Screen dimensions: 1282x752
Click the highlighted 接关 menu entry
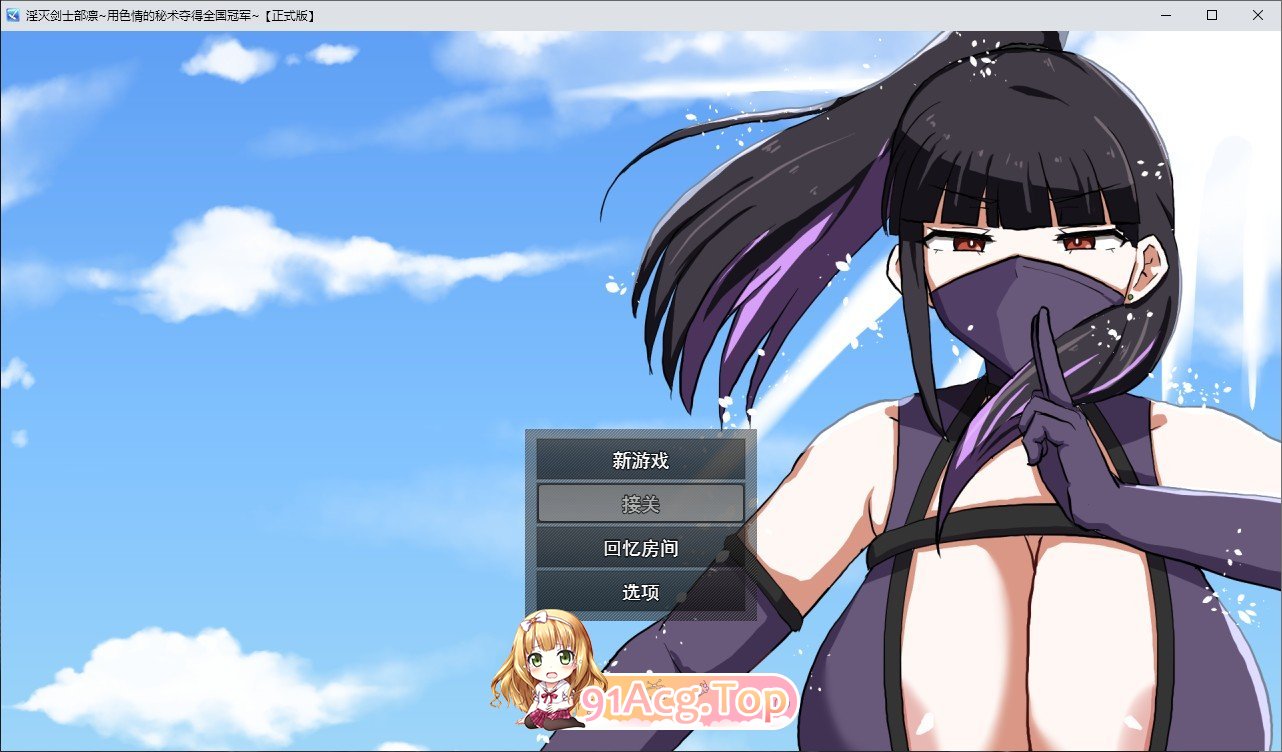coord(640,504)
